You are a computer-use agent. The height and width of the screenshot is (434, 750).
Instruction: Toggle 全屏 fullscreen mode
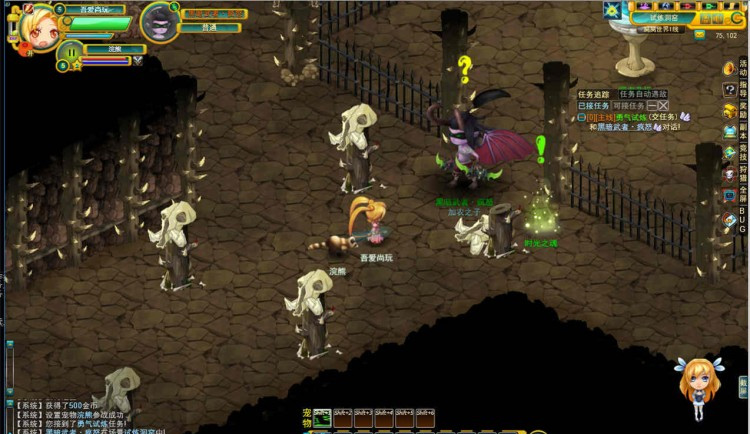731,194
